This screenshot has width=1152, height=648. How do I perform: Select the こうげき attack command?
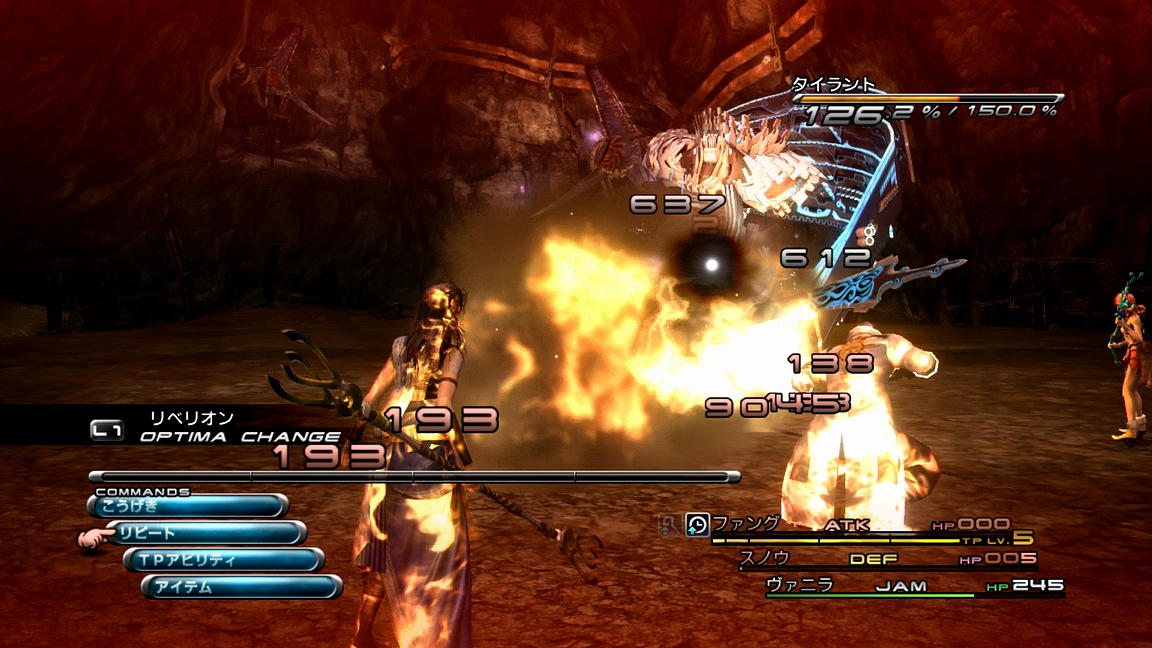[188, 506]
